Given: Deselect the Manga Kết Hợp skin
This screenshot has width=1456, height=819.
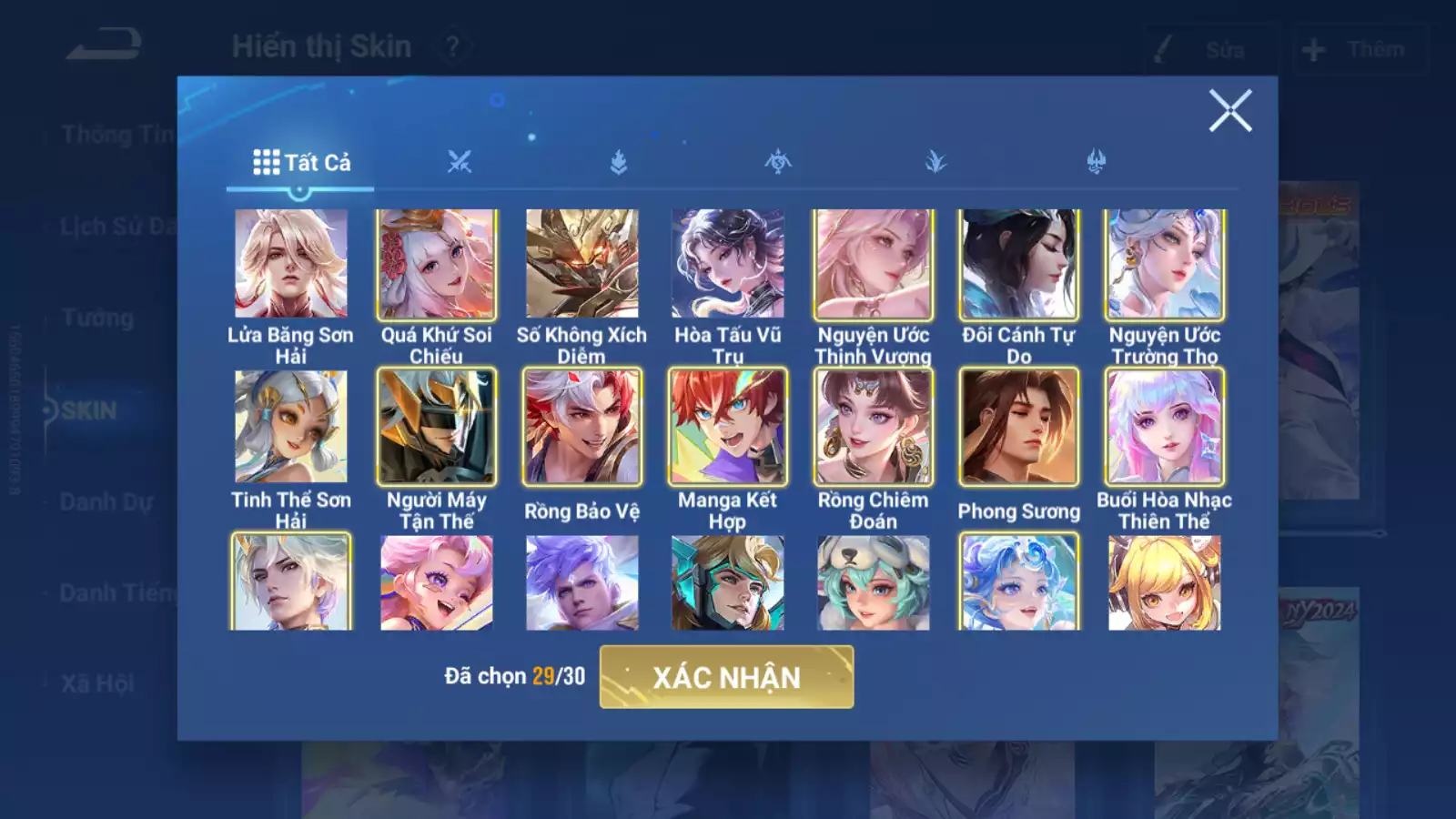Looking at the screenshot, I should pos(728,426).
